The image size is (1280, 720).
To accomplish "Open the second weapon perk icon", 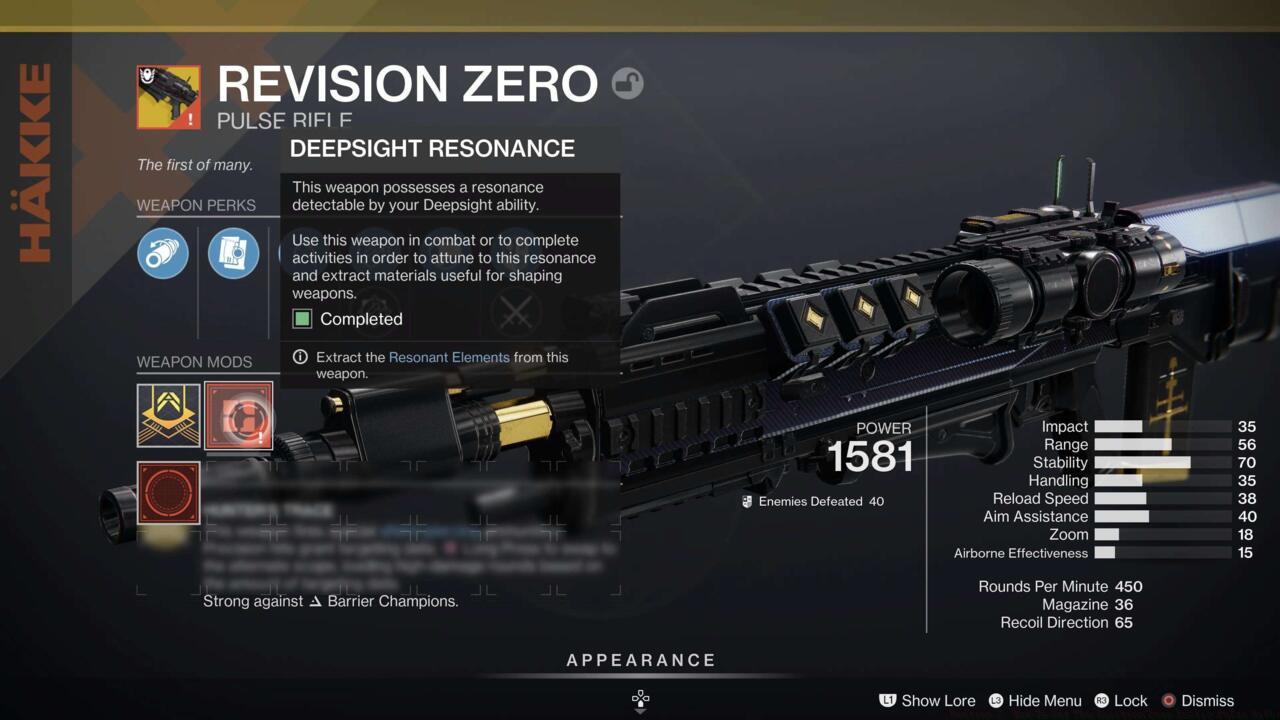I will [x=233, y=253].
